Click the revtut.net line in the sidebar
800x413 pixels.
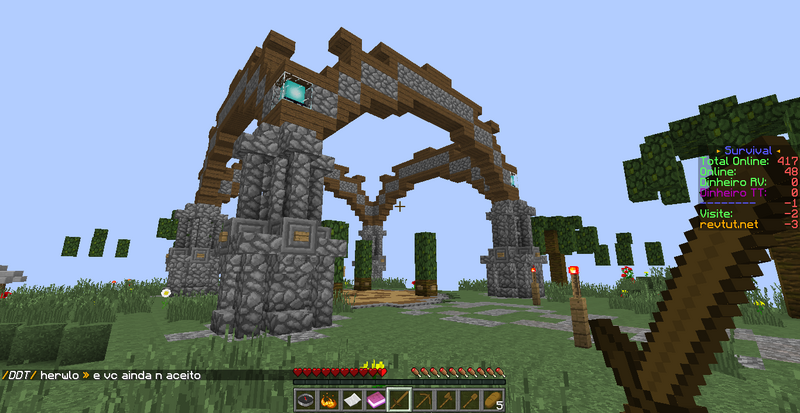729,225
